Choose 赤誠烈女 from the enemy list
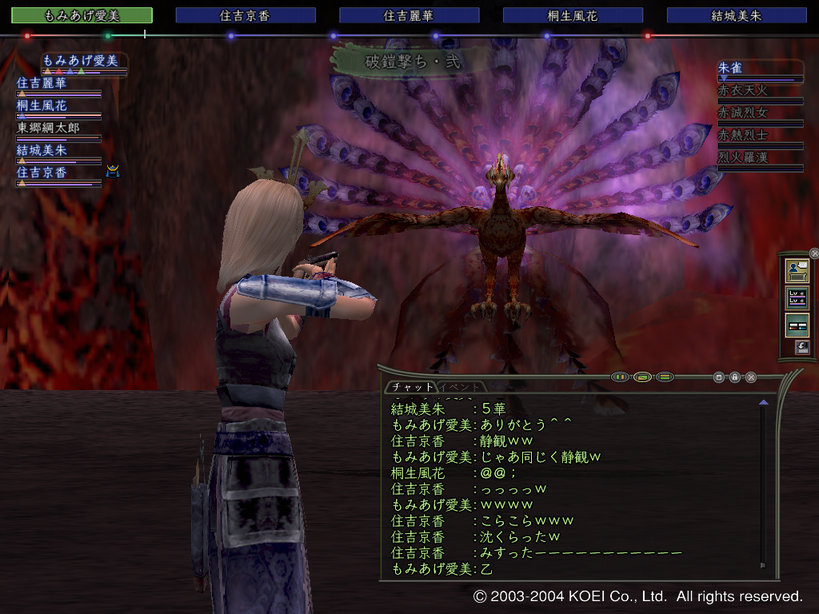 (x=759, y=112)
